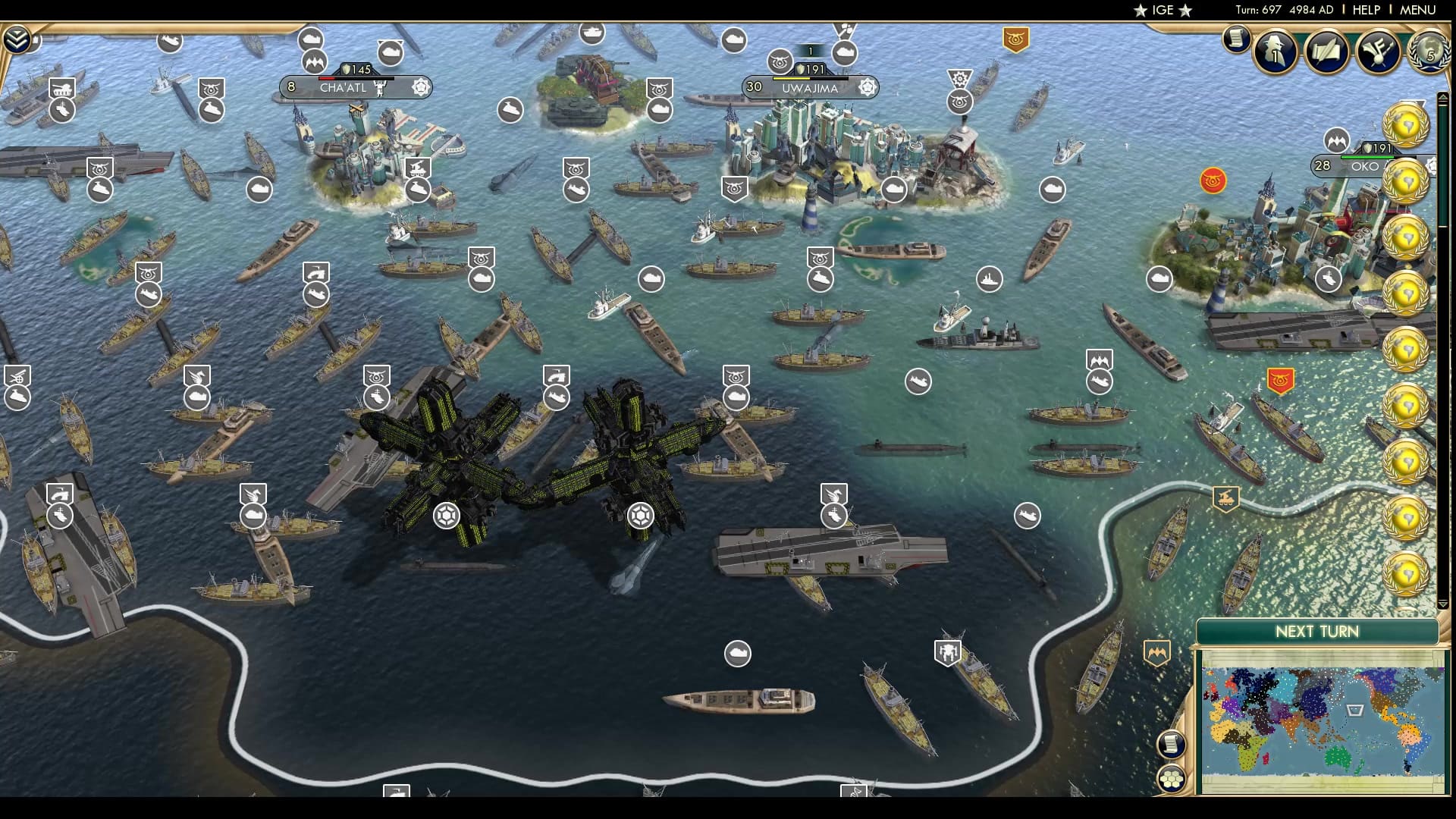Click the topmost victory medal on right edge
1456x819 pixels.
pyautogui.click(x=1405, y=124)
